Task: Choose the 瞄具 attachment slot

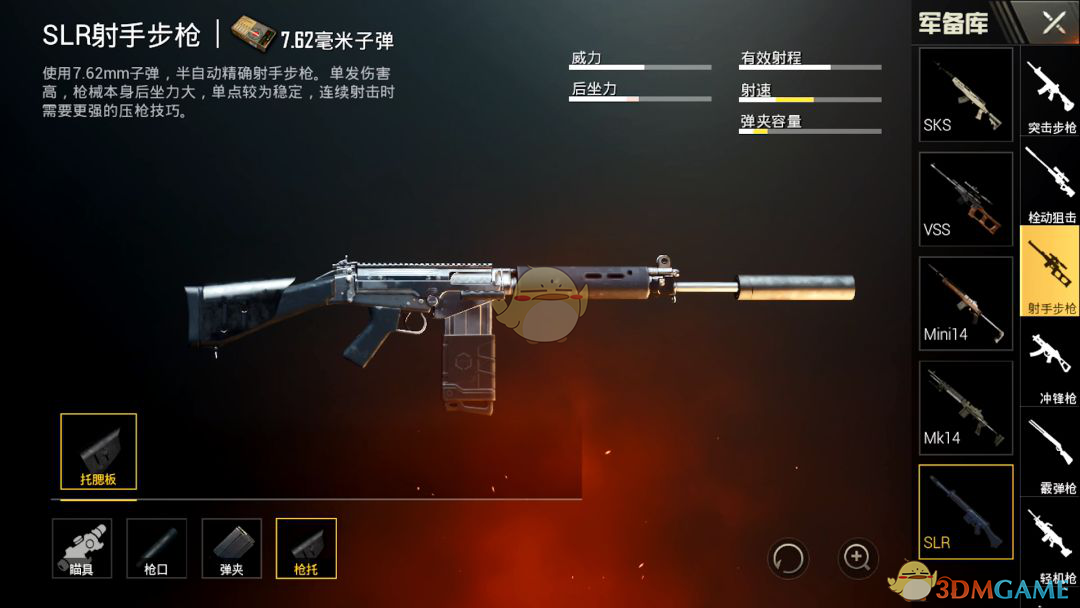Action: click(x=82, y=548)
